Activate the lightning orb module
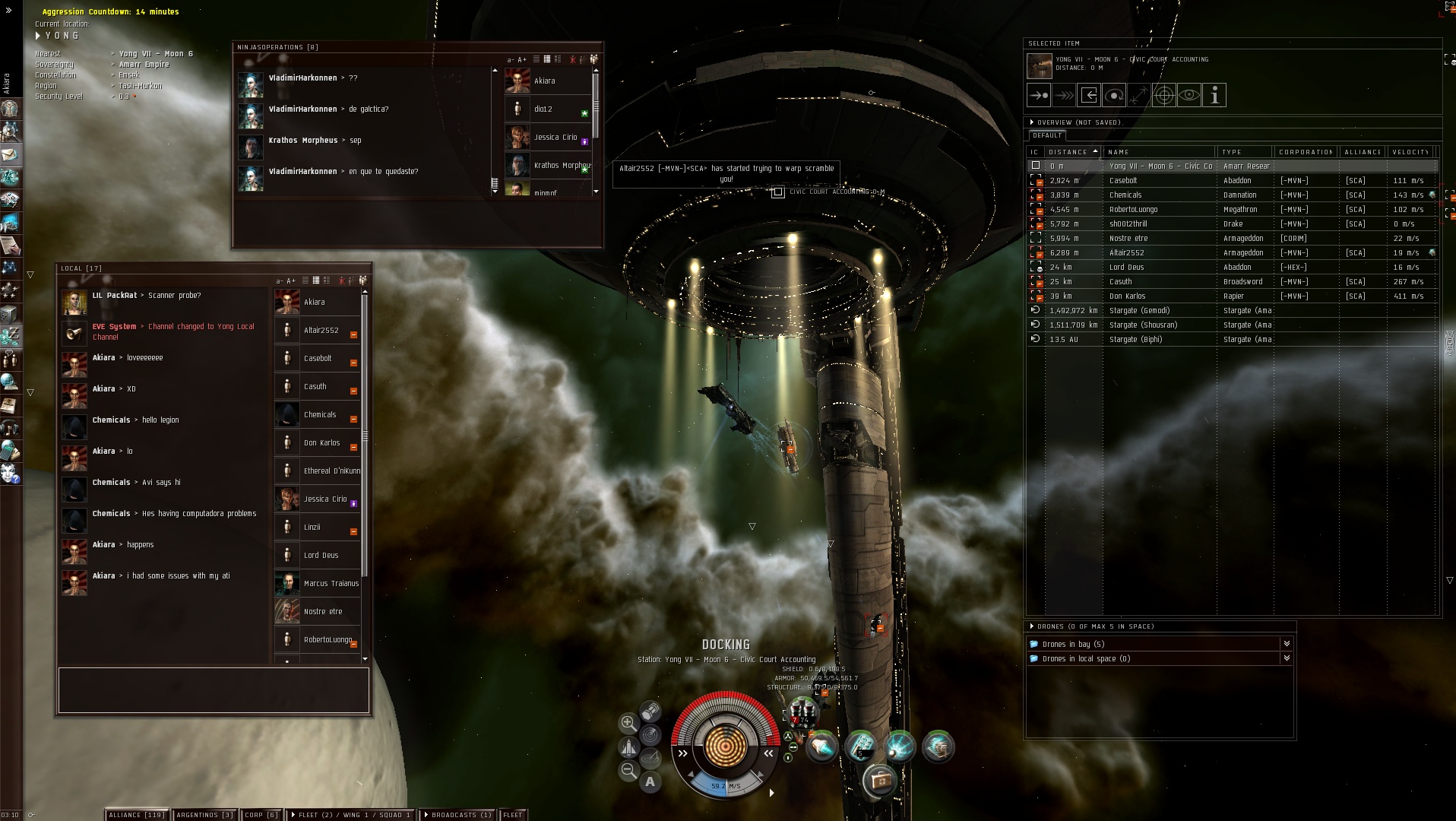The width and height of the screenshot is (1456, 821). pyautogui.click(x=899, y=747)
